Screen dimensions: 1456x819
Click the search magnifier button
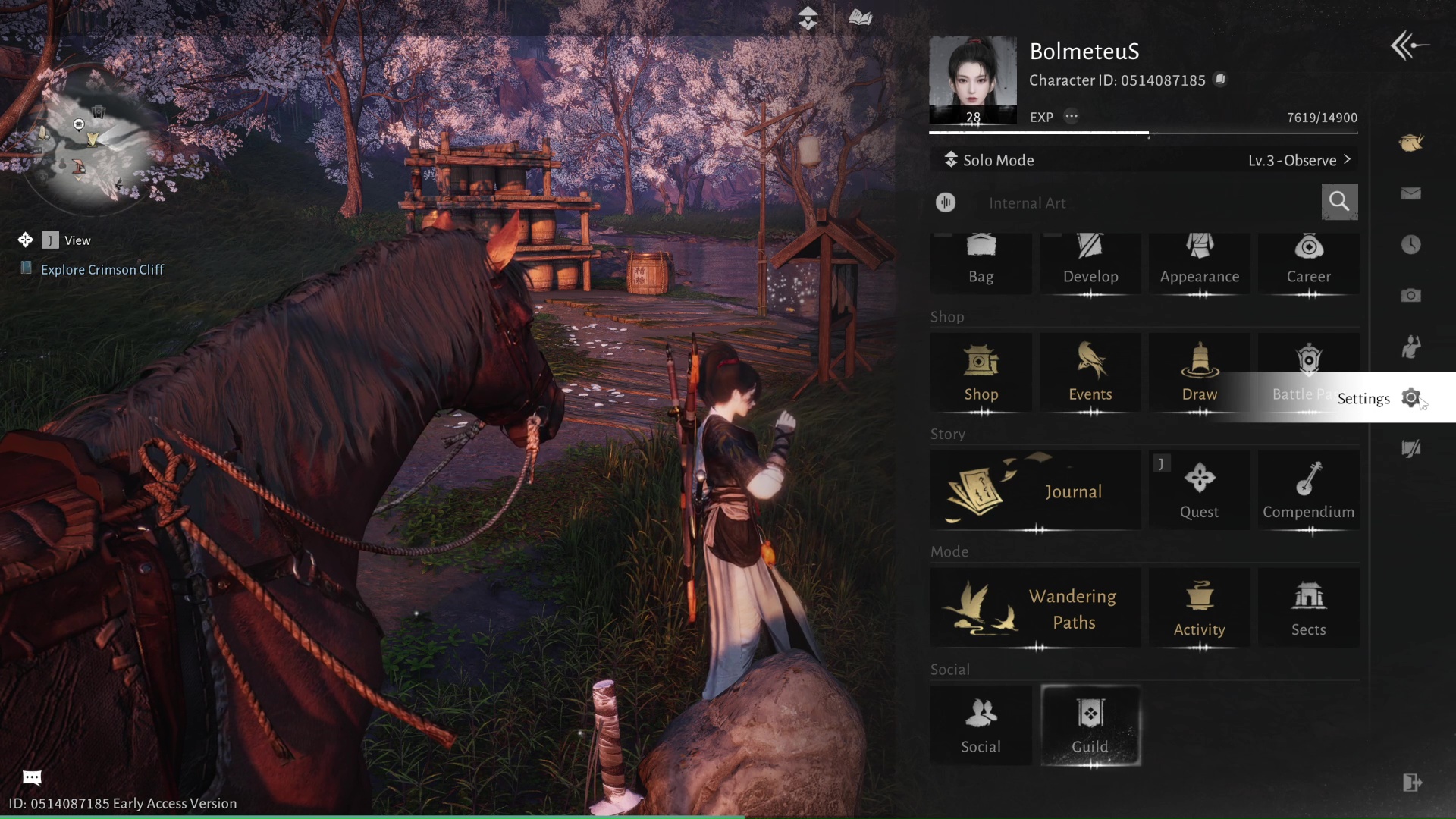[x=1339, y=202]
